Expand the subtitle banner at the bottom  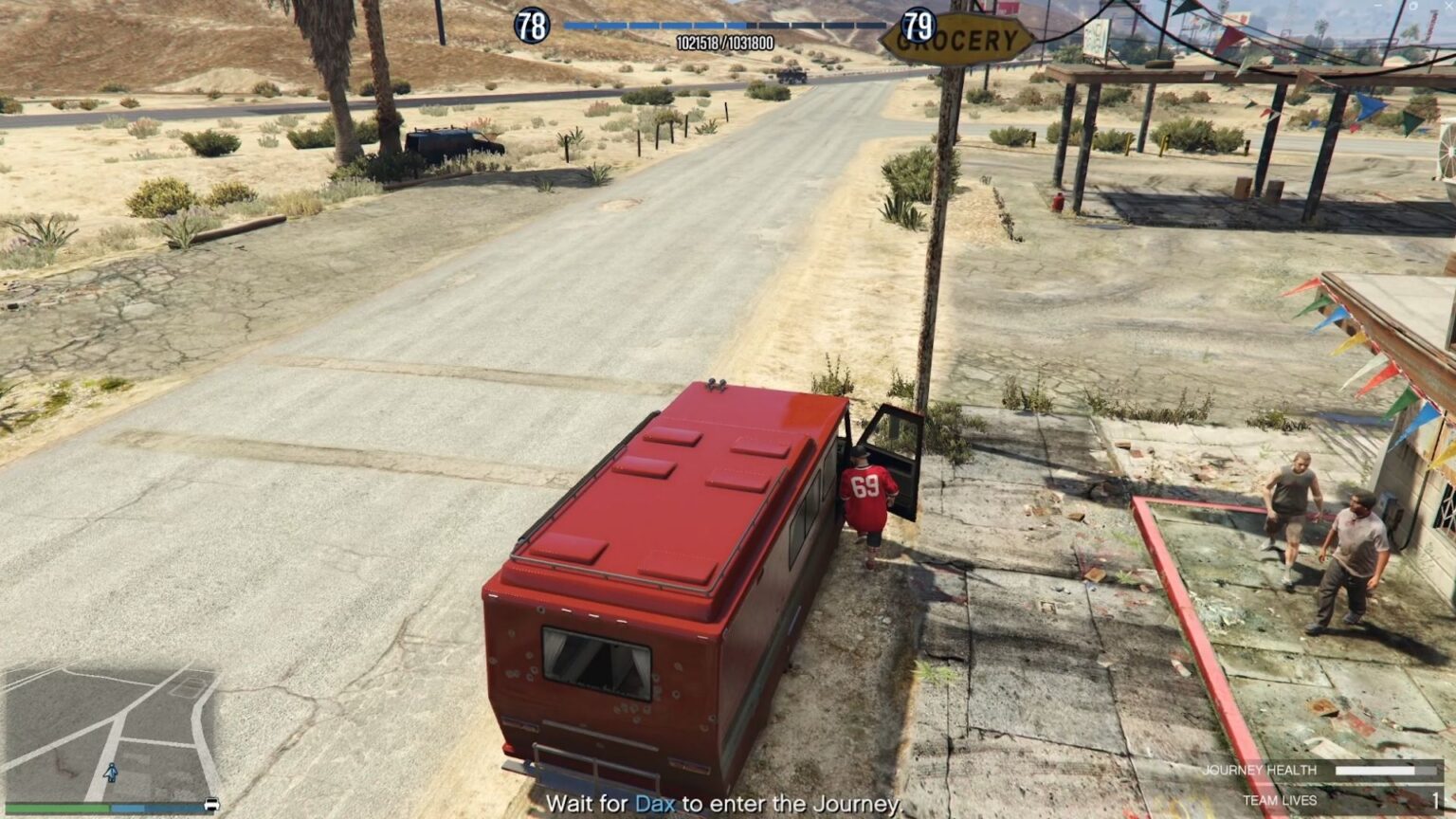click(728, 804)
